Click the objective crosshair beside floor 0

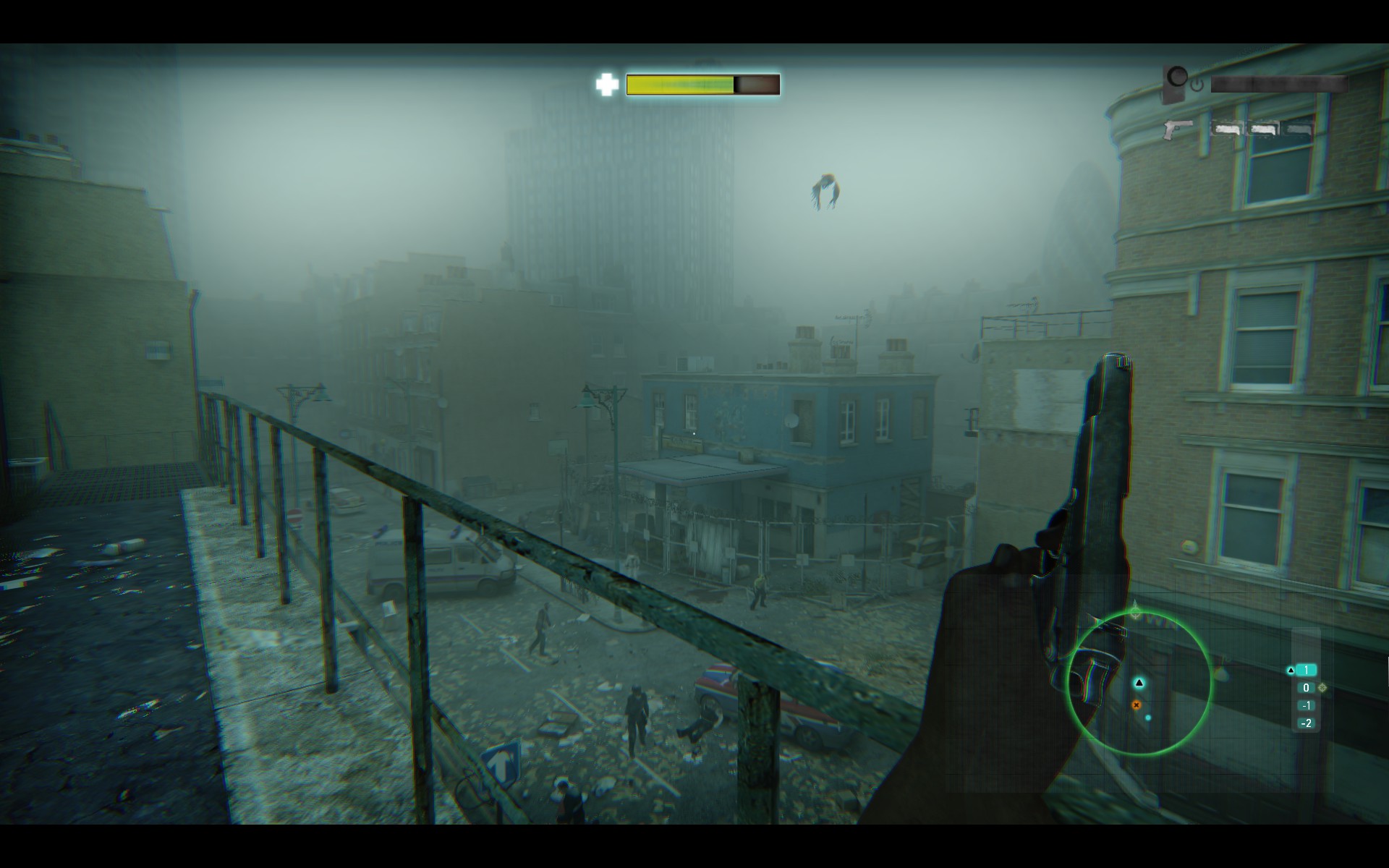click(1322, 688)
